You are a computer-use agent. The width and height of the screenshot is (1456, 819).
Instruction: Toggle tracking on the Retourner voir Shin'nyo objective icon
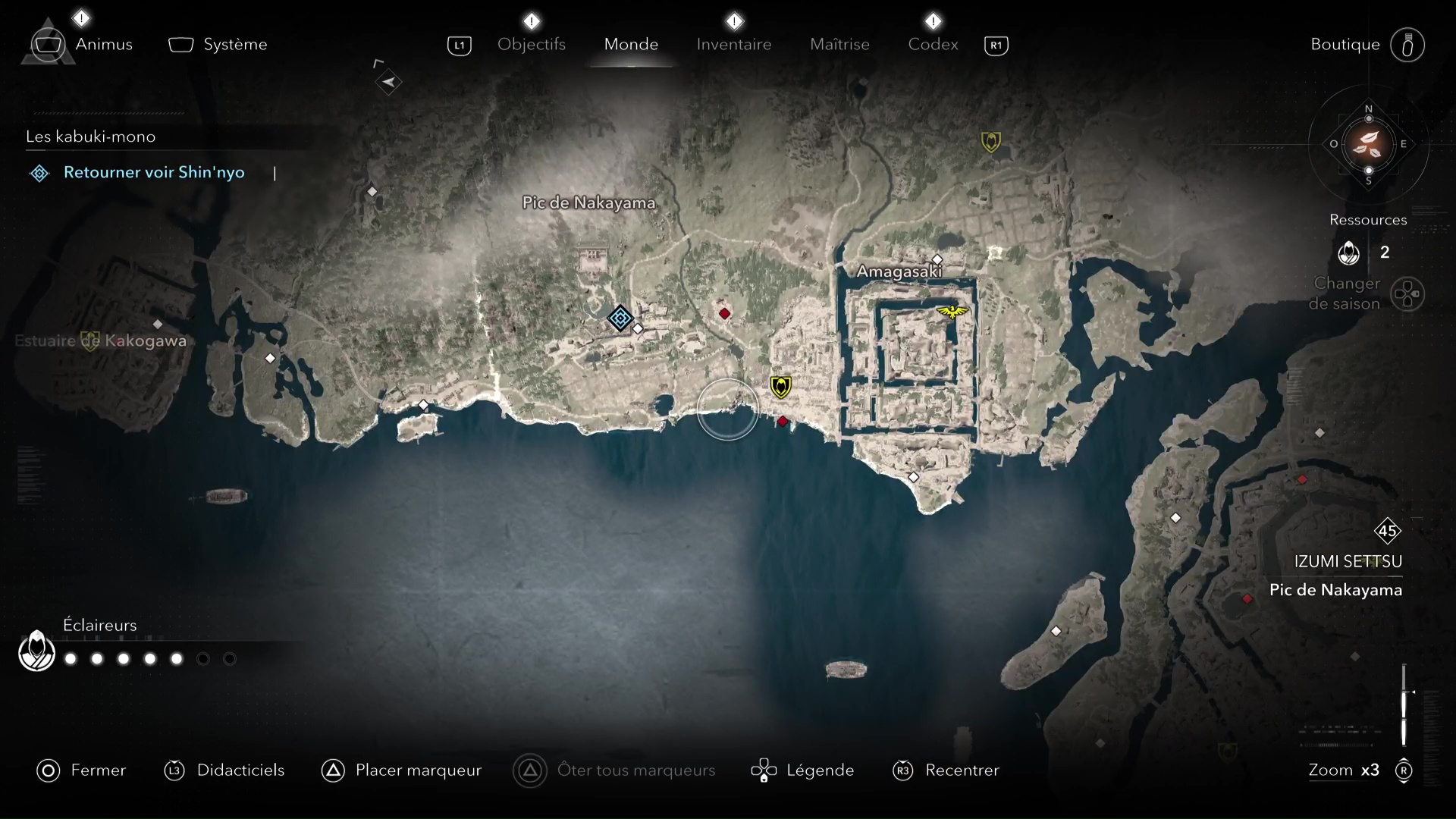[x=39, y=173]
